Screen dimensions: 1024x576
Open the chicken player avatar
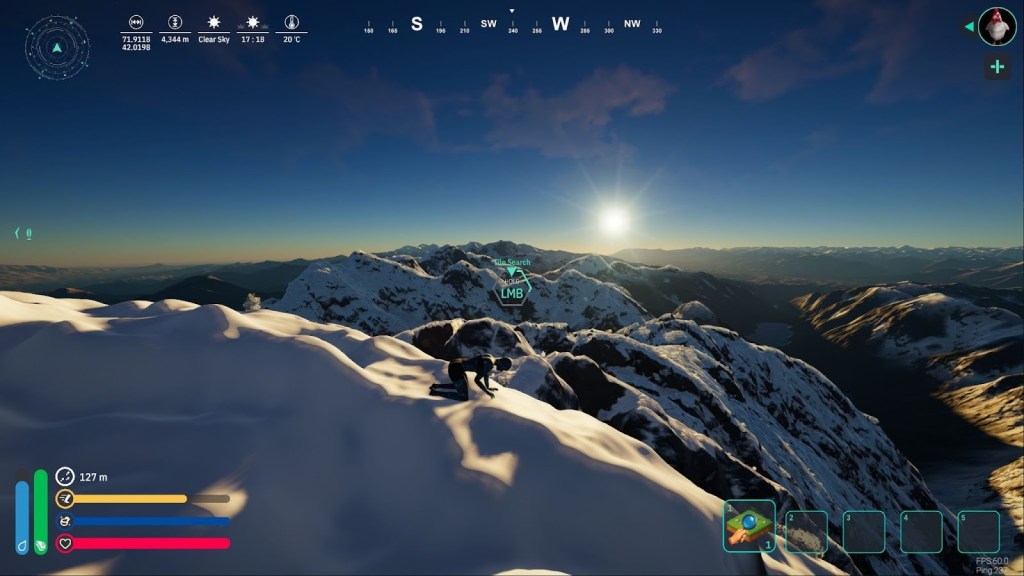pos(997,27)
